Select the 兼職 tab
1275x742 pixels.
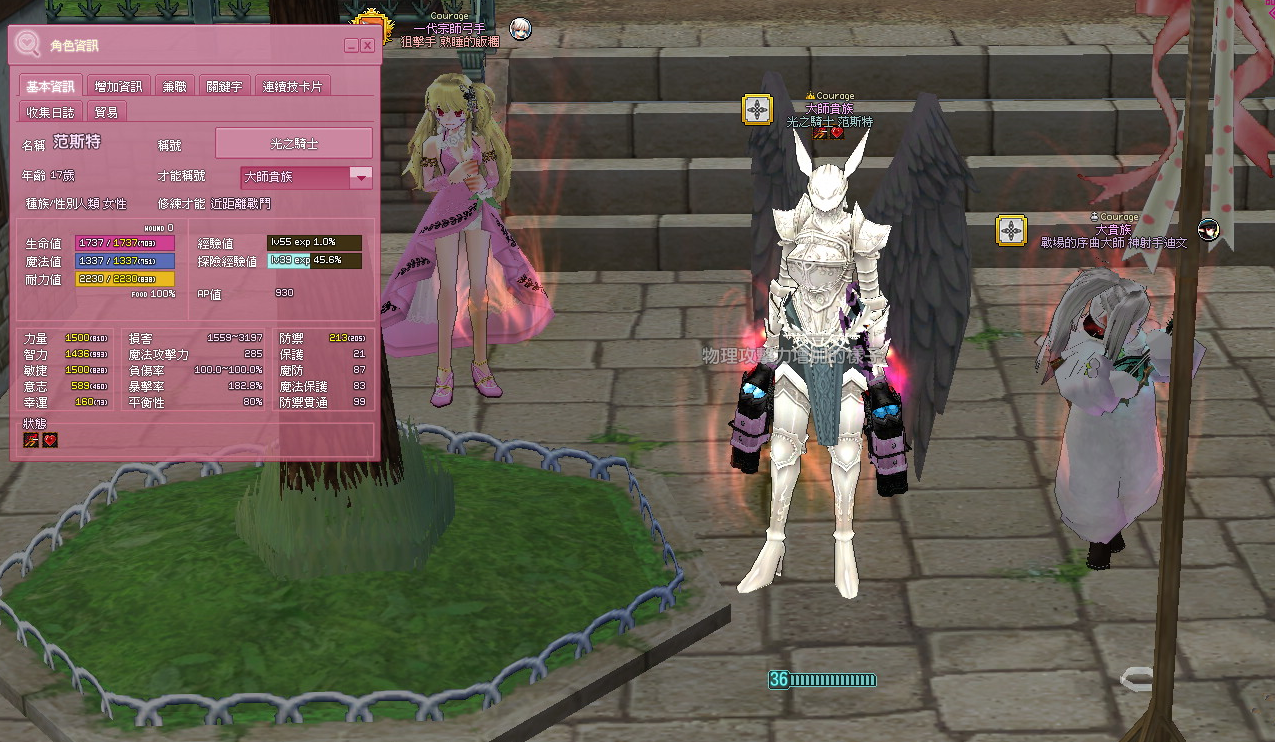click(x=174, y=86)
